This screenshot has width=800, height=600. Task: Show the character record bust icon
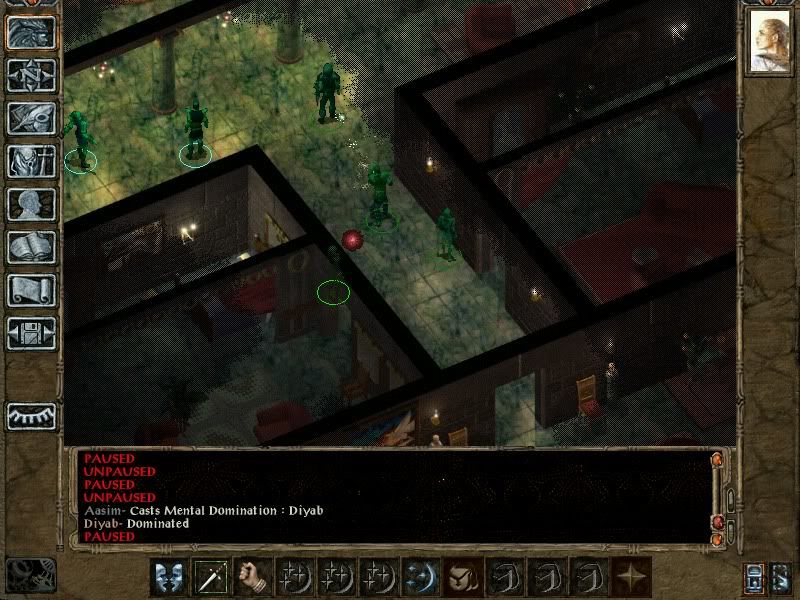32,204
